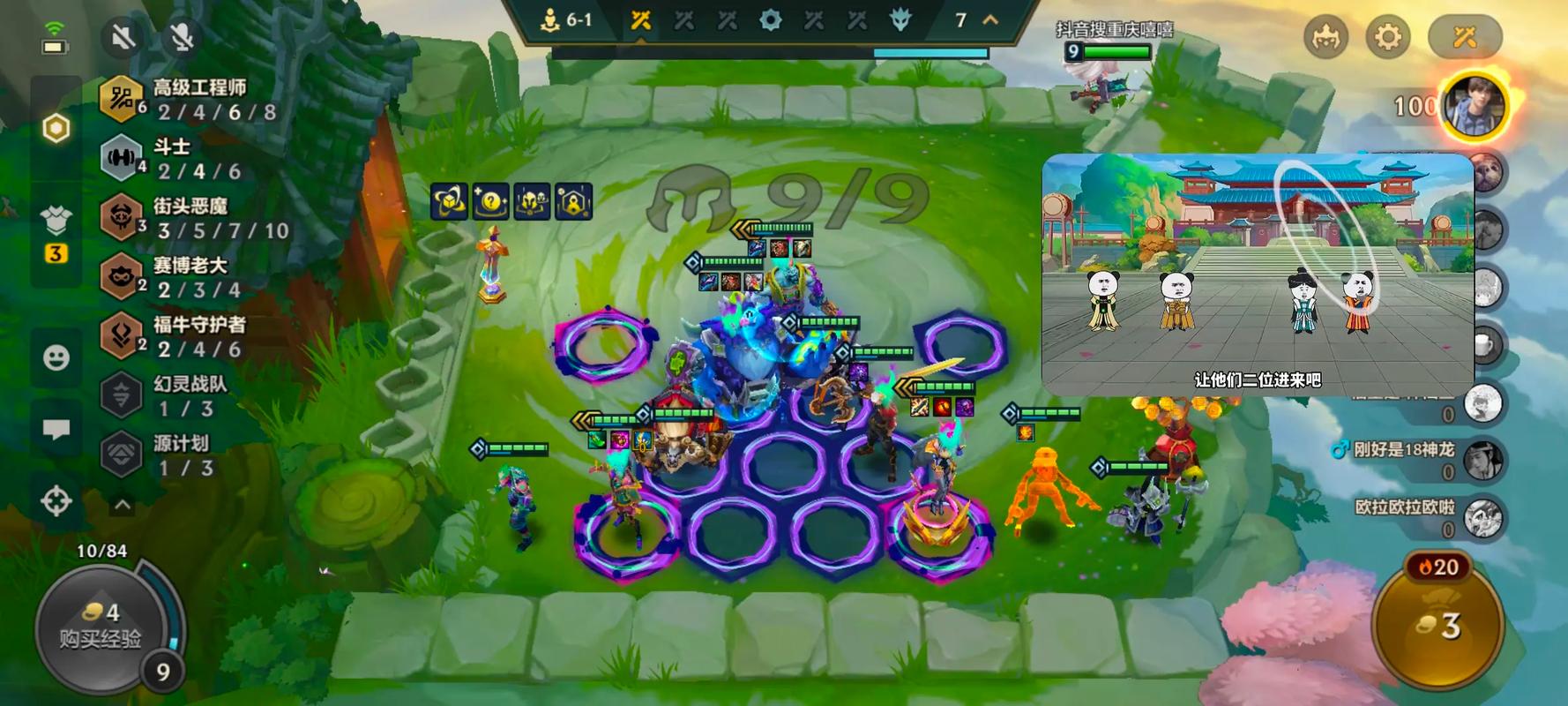Open the emoji face button
Viewport: 1568px width, 706px height.
pyautogui.click(x=56, y=357)
